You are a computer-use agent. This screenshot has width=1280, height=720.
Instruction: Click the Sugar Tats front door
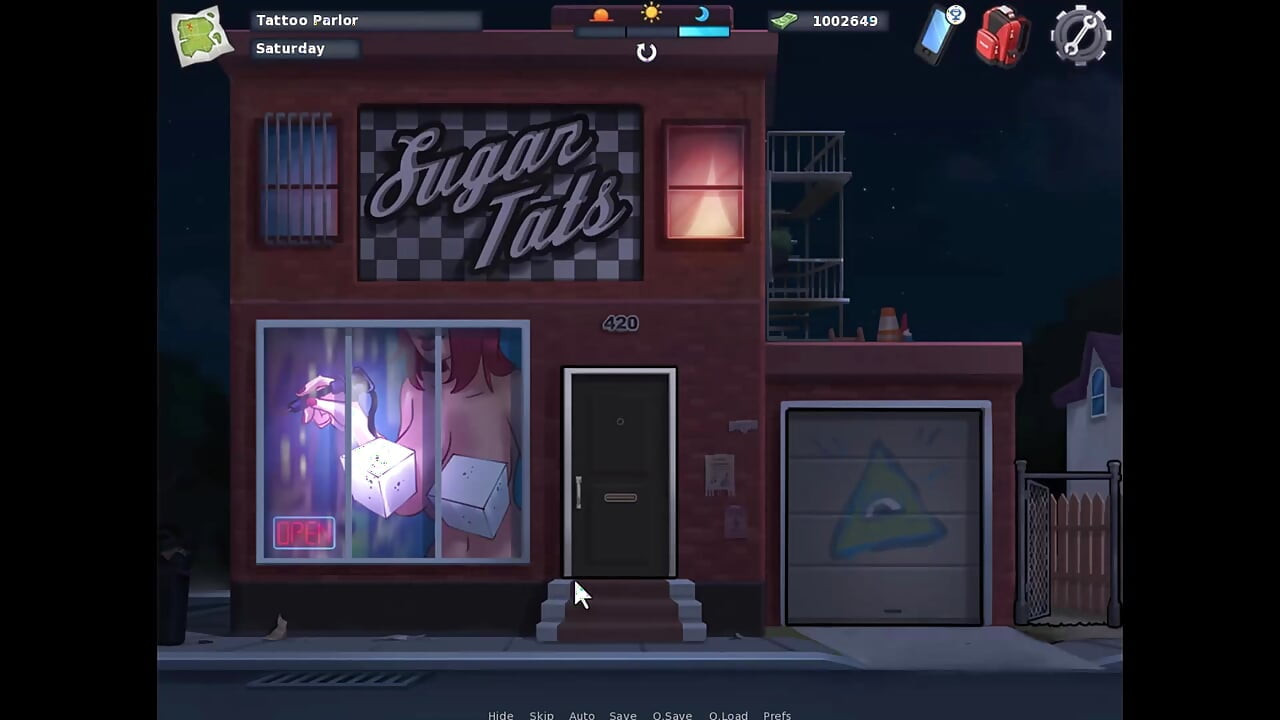(x=620, y=472)
